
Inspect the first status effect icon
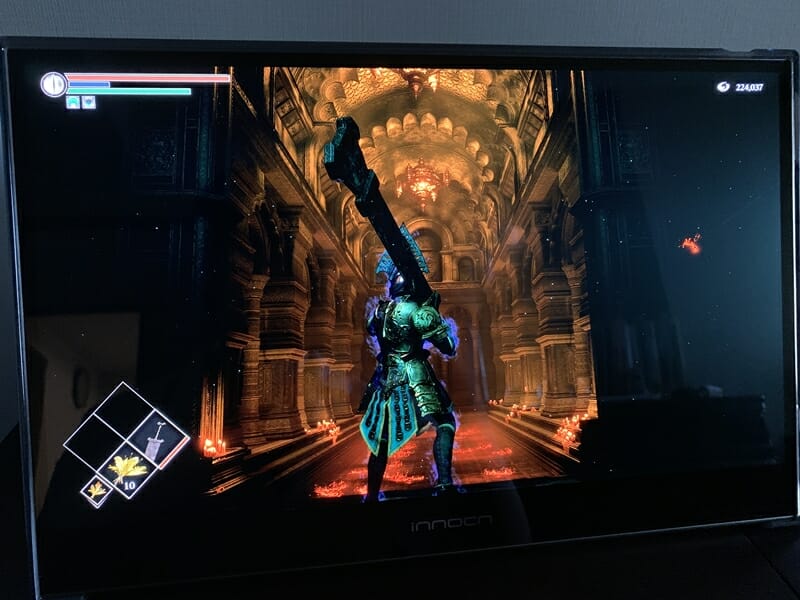tap(73, 102)
